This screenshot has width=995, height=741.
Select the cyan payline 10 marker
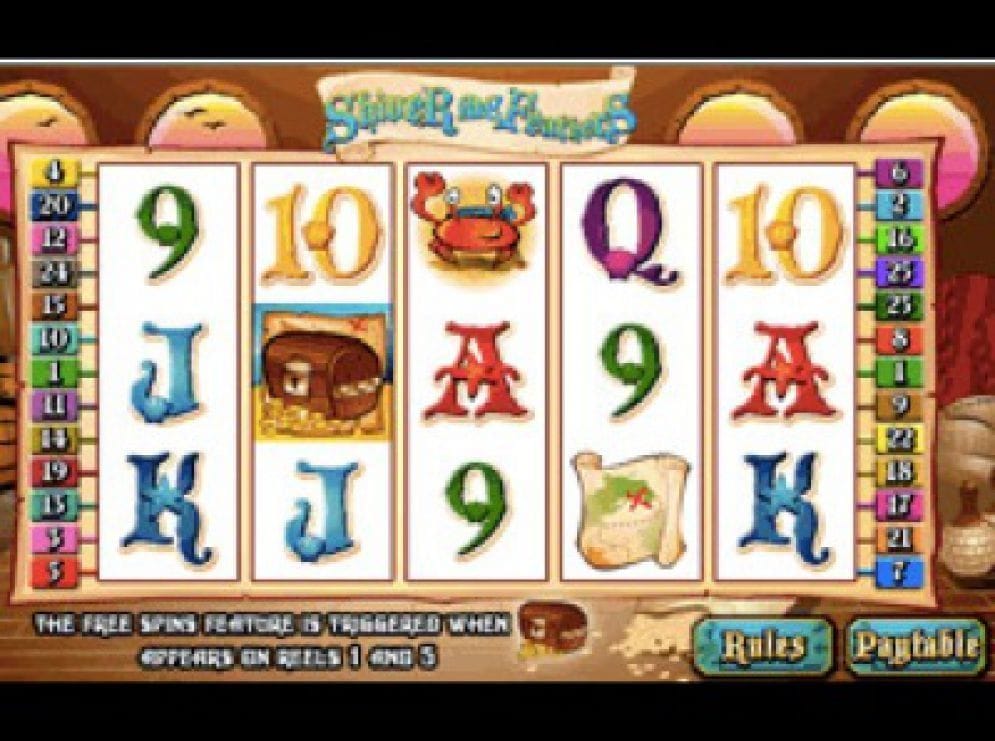tap(48, 338)
